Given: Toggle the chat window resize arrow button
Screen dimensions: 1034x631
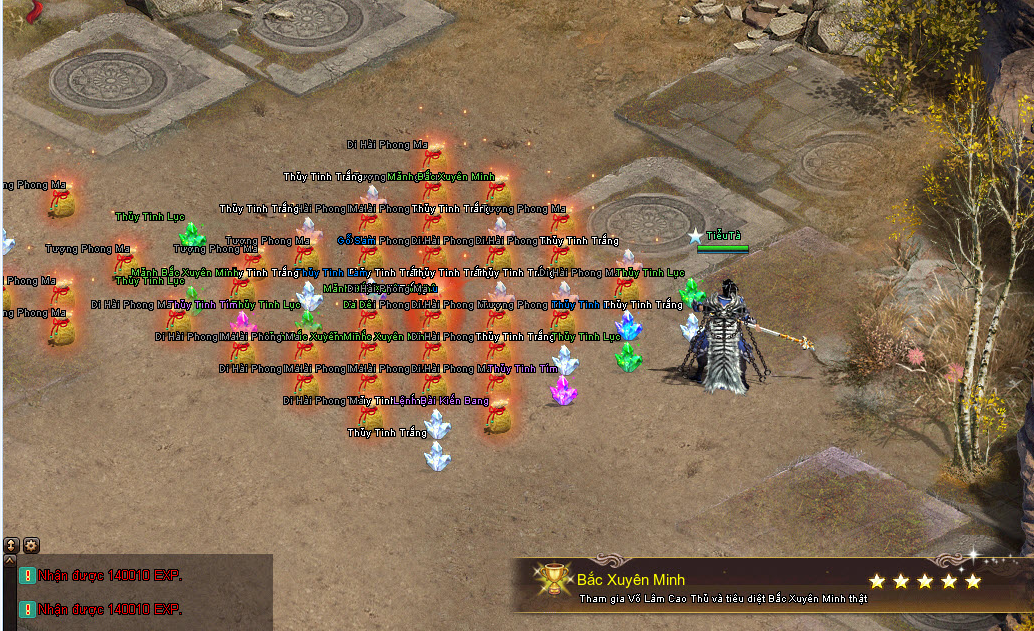Looking at the screenshot, I should click(12, 545).
